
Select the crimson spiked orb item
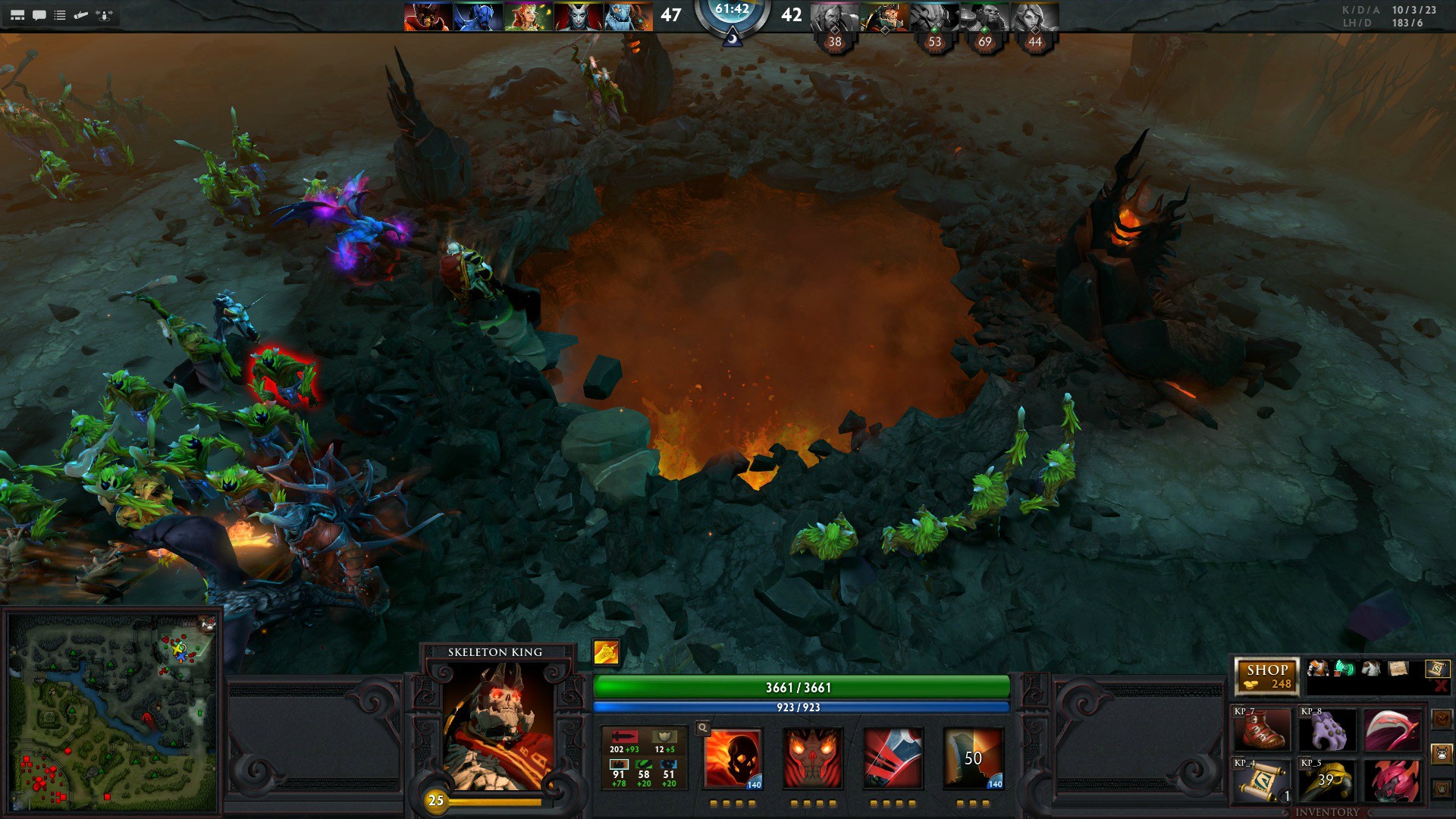[1392, 780]
